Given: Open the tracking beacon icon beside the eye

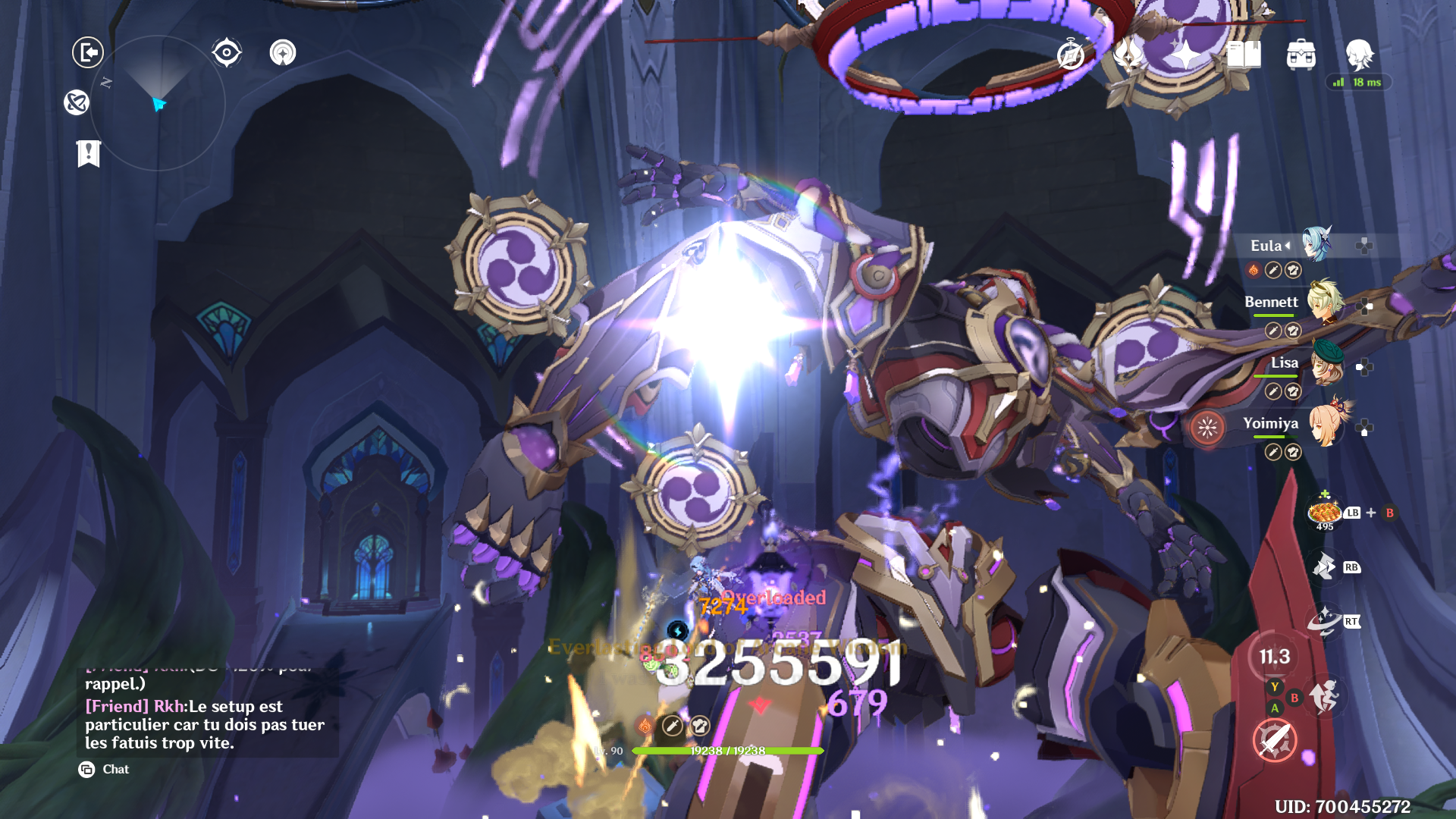Looking at the screenshot, I should [284, 54].
